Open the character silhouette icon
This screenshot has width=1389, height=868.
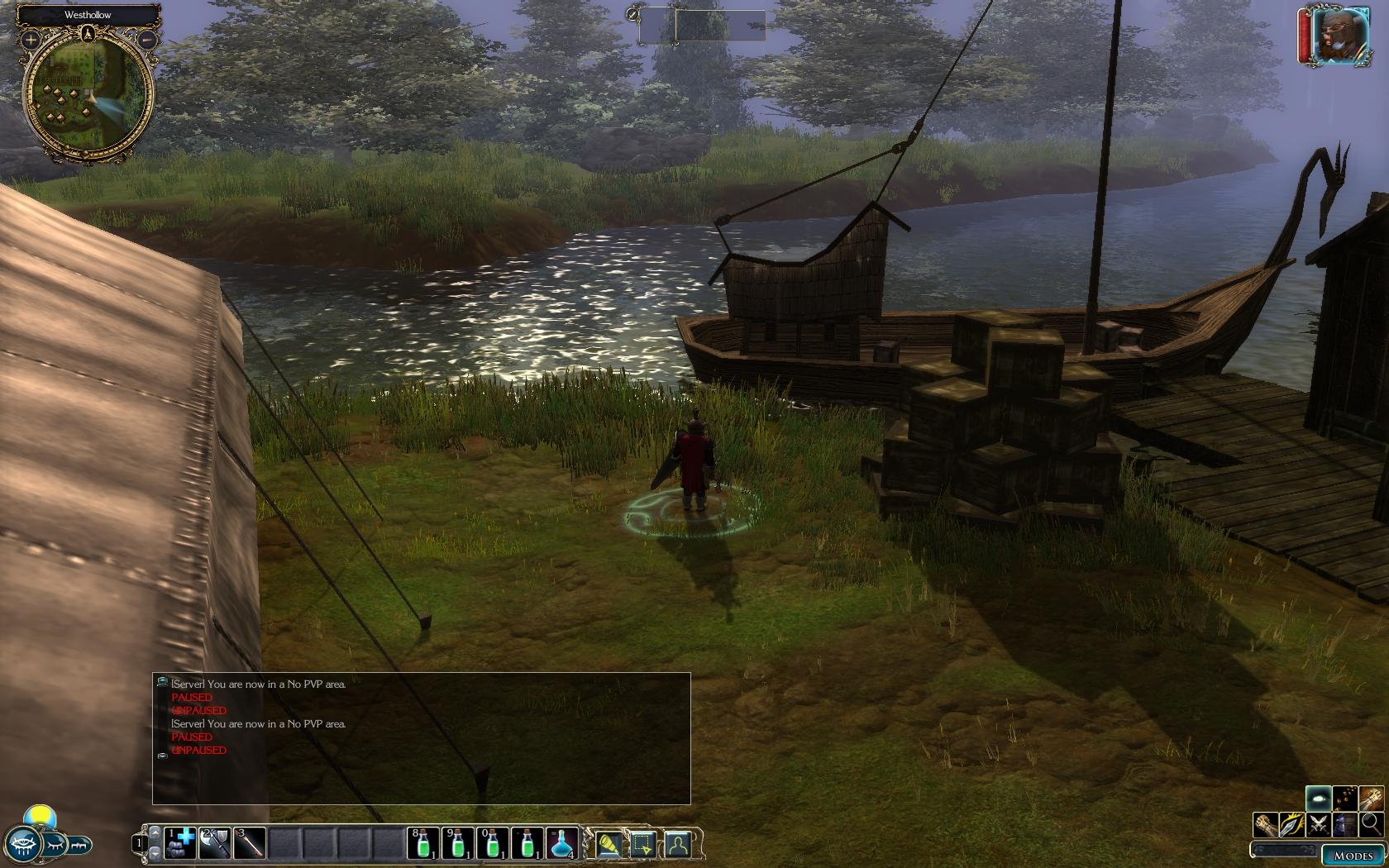pos(678,844)
